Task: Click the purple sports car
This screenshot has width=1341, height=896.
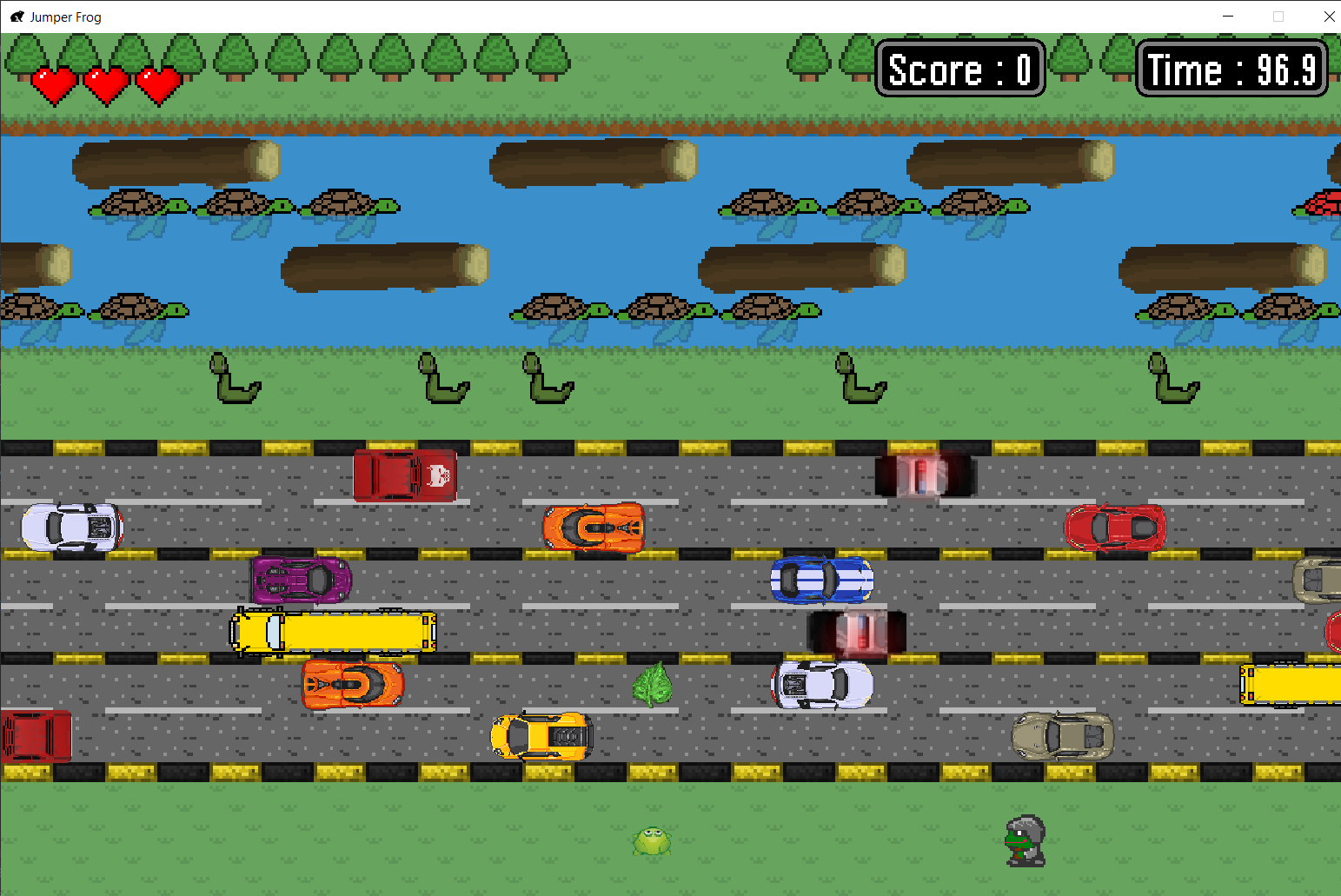Action: pos(300,578)
